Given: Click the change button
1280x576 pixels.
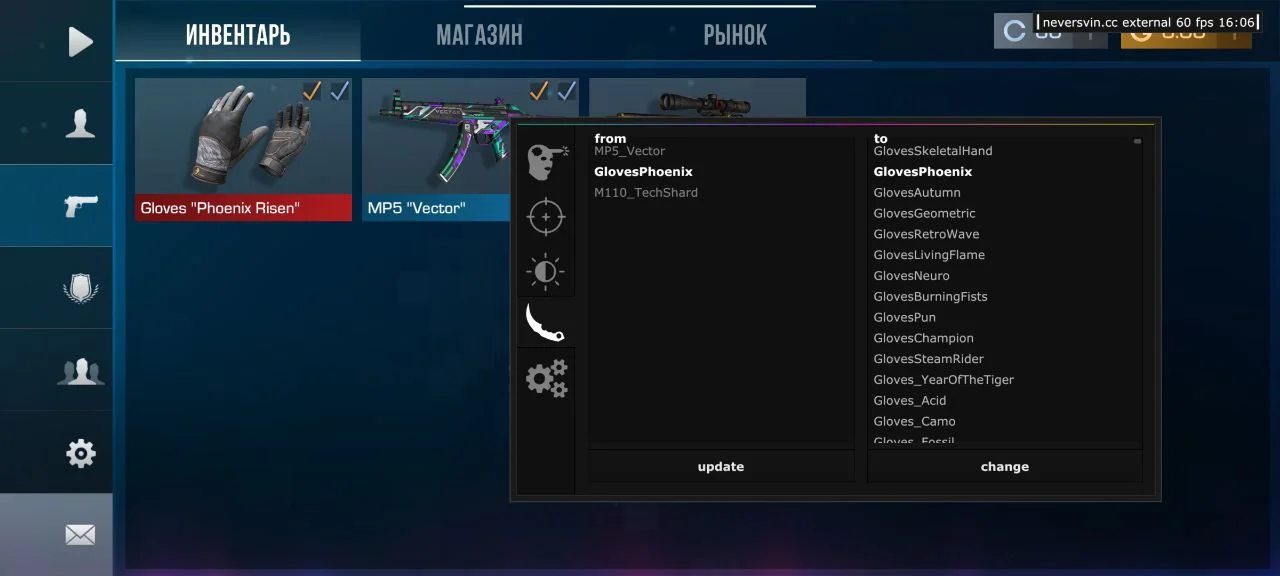Looking at the screenshot, I should tap(1004, 467).
